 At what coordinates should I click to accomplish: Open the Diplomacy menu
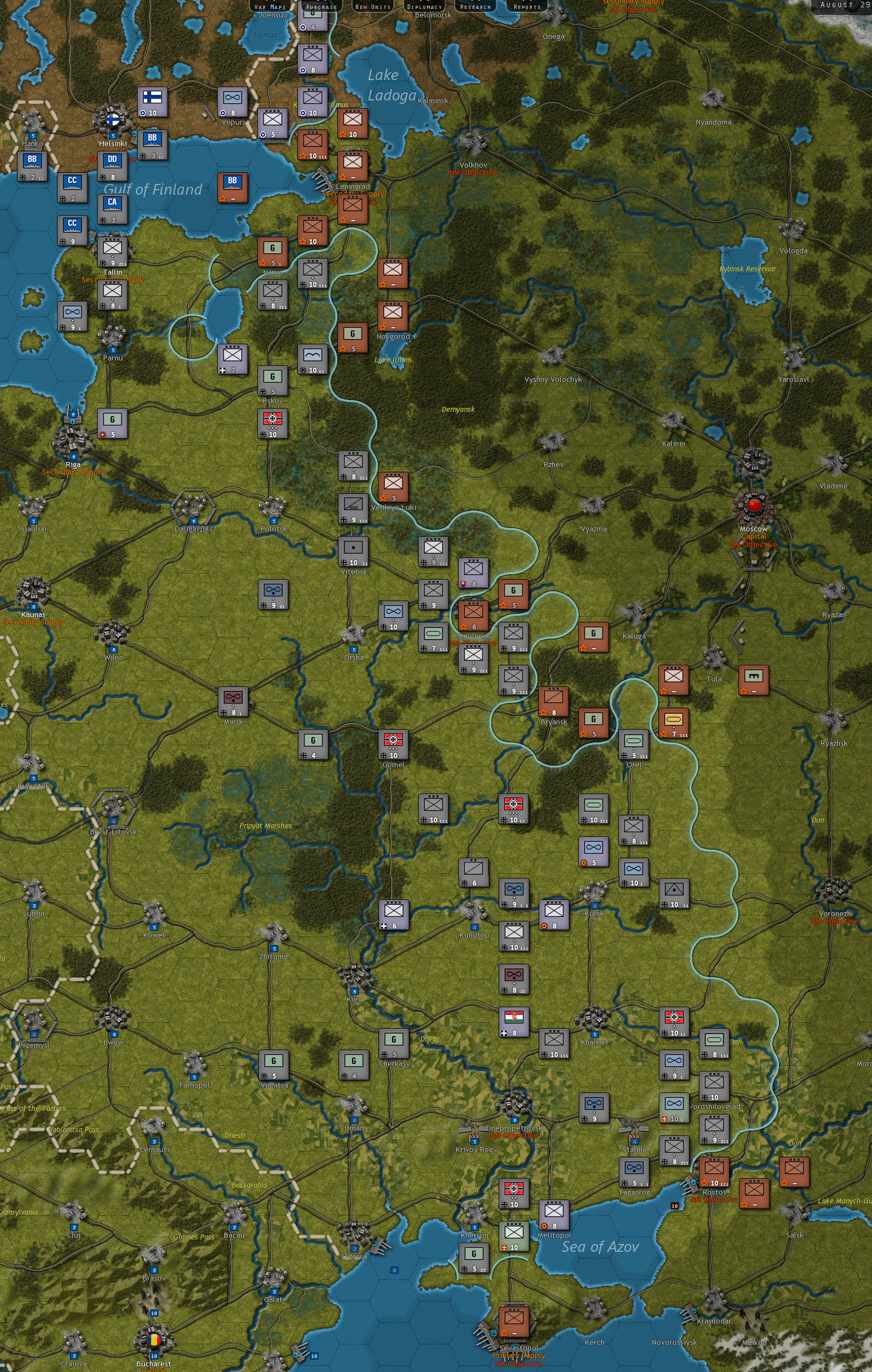pos(426,6)
